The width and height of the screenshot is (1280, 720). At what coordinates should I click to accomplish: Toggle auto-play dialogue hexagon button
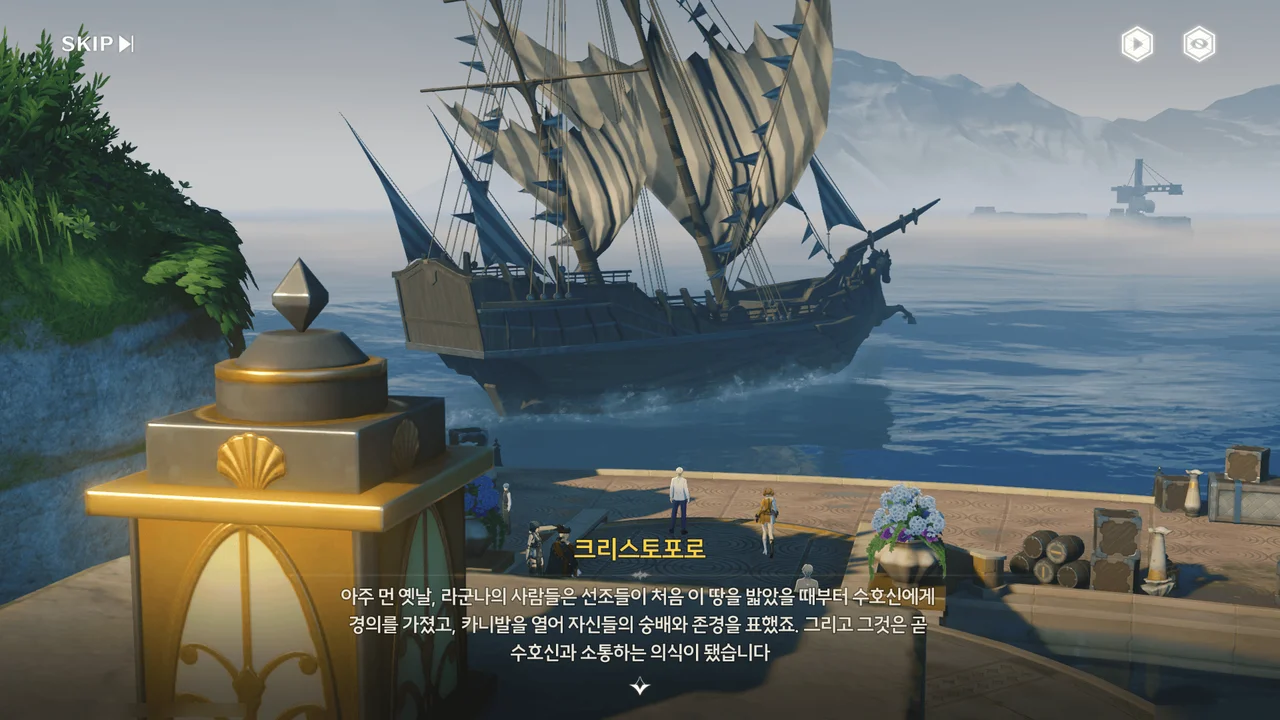point(1137,44)
